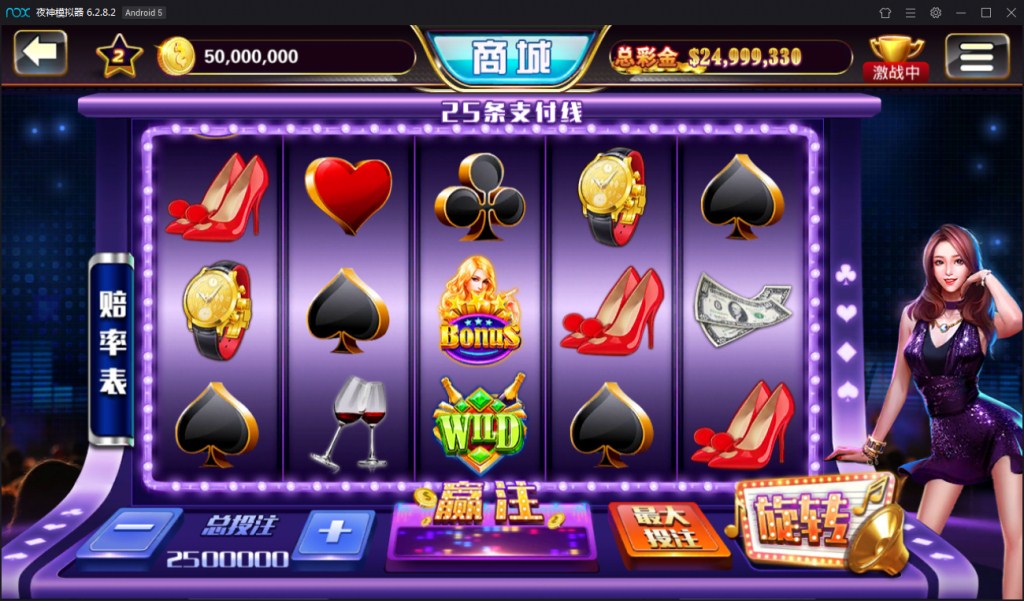Go back with the arrow button

pos(40,53)
